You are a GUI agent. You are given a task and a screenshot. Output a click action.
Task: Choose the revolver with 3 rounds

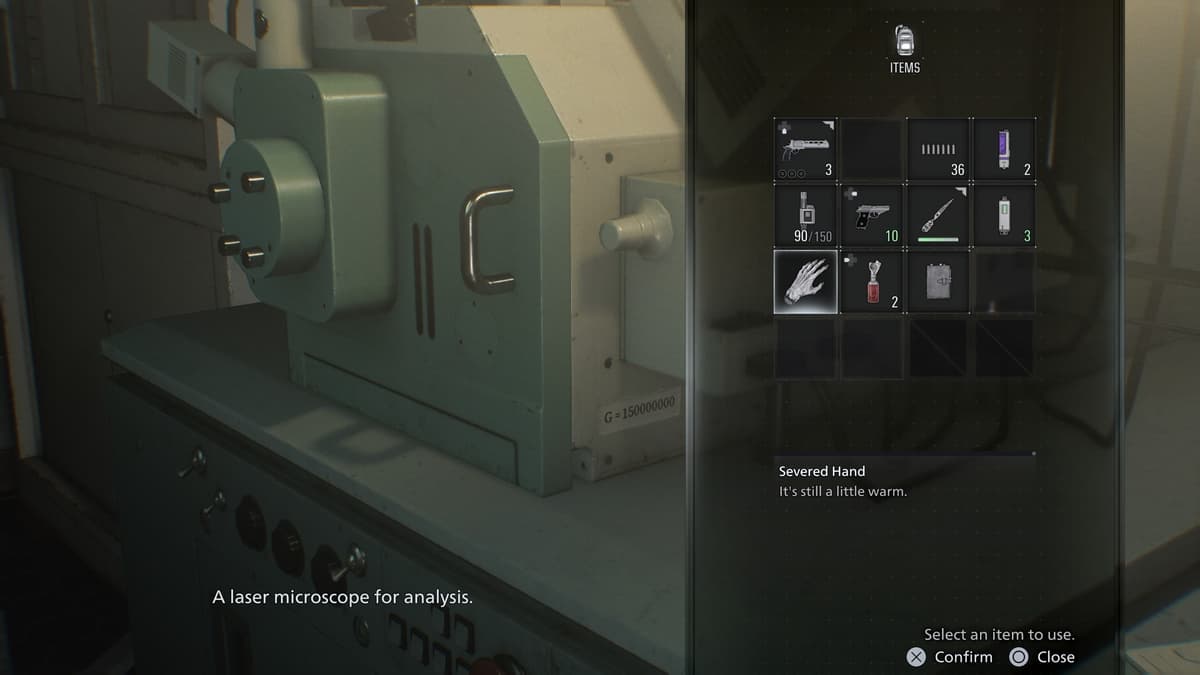click(806, 150)
